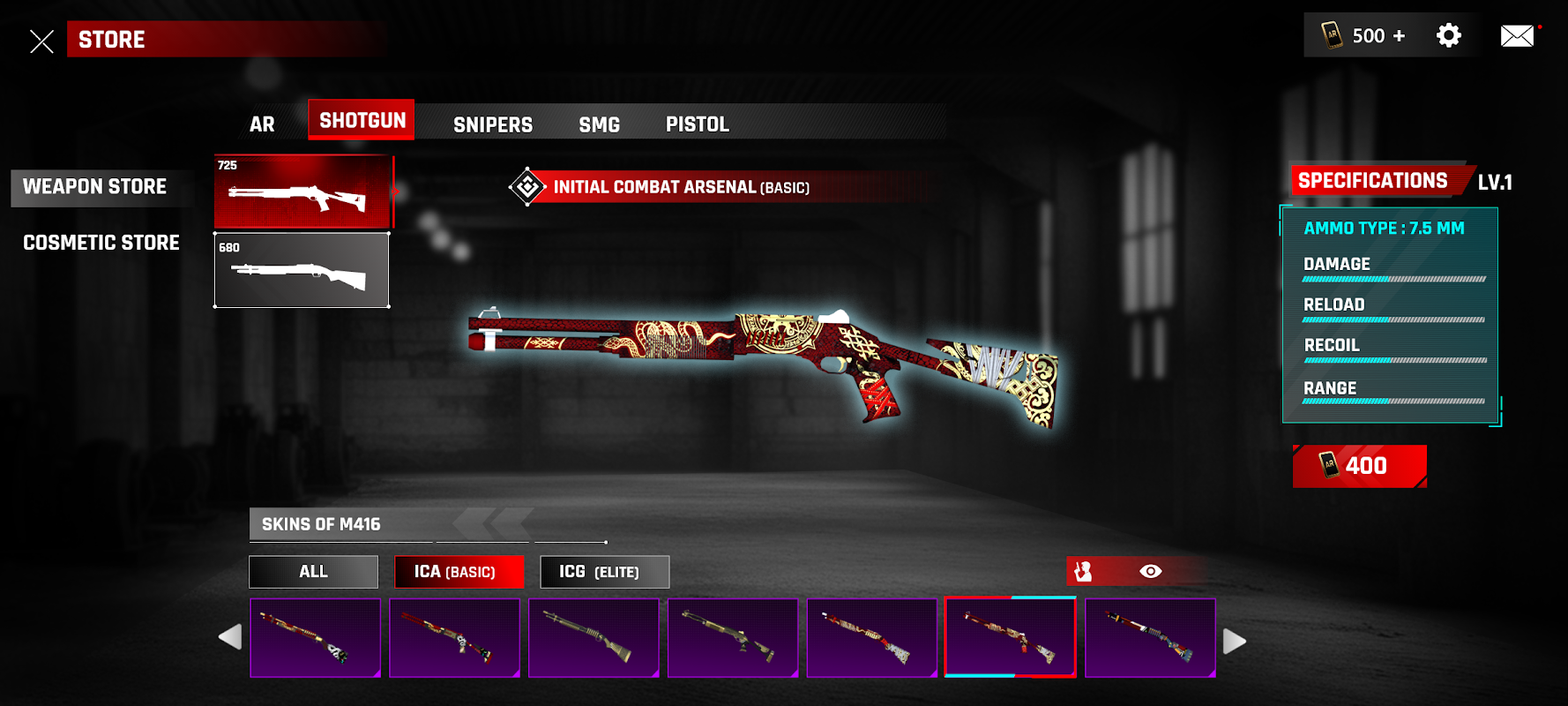Select the Shotgun category tab
1568x706 pixels.
[x=362, y=121]
